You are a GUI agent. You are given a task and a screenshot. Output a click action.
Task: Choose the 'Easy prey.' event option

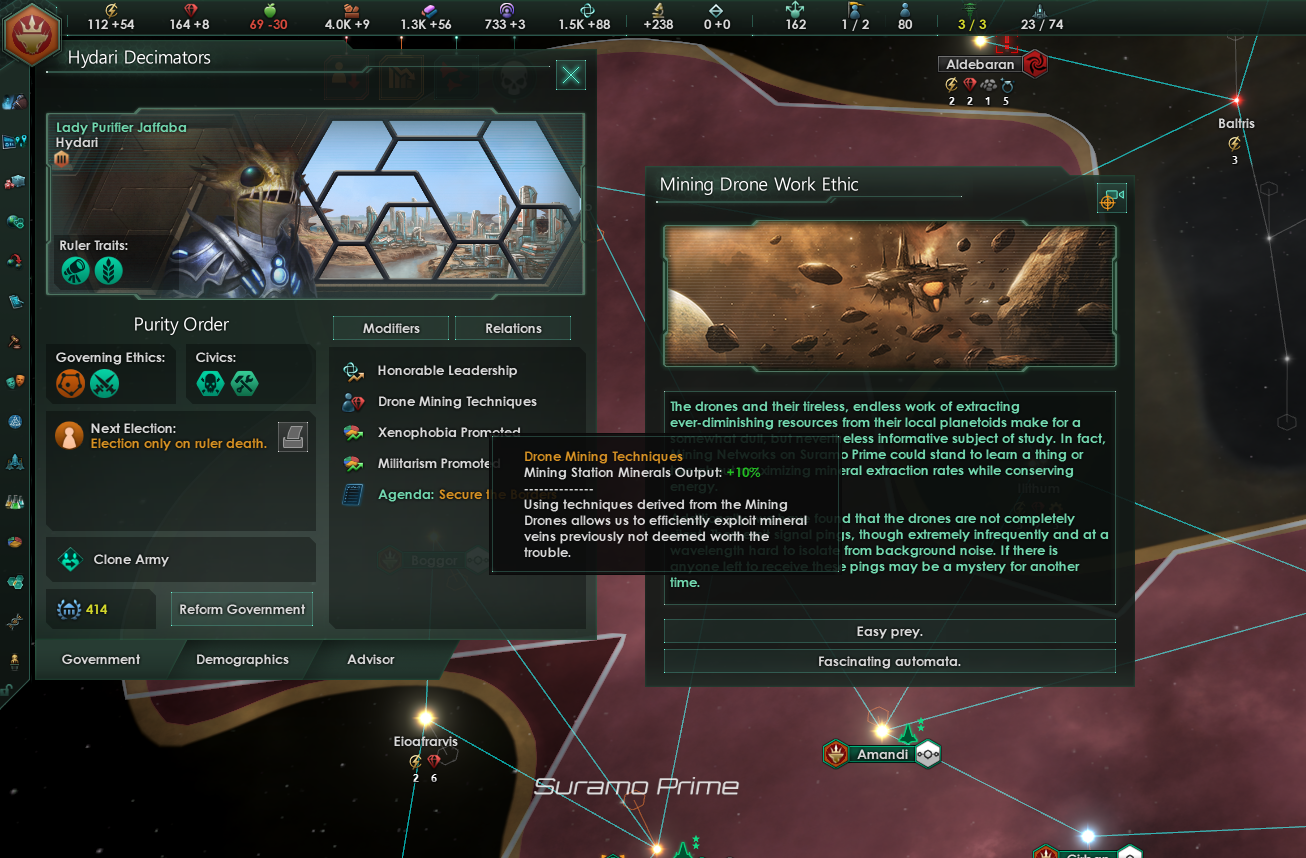pyautogui.click(x=889, y=630)
